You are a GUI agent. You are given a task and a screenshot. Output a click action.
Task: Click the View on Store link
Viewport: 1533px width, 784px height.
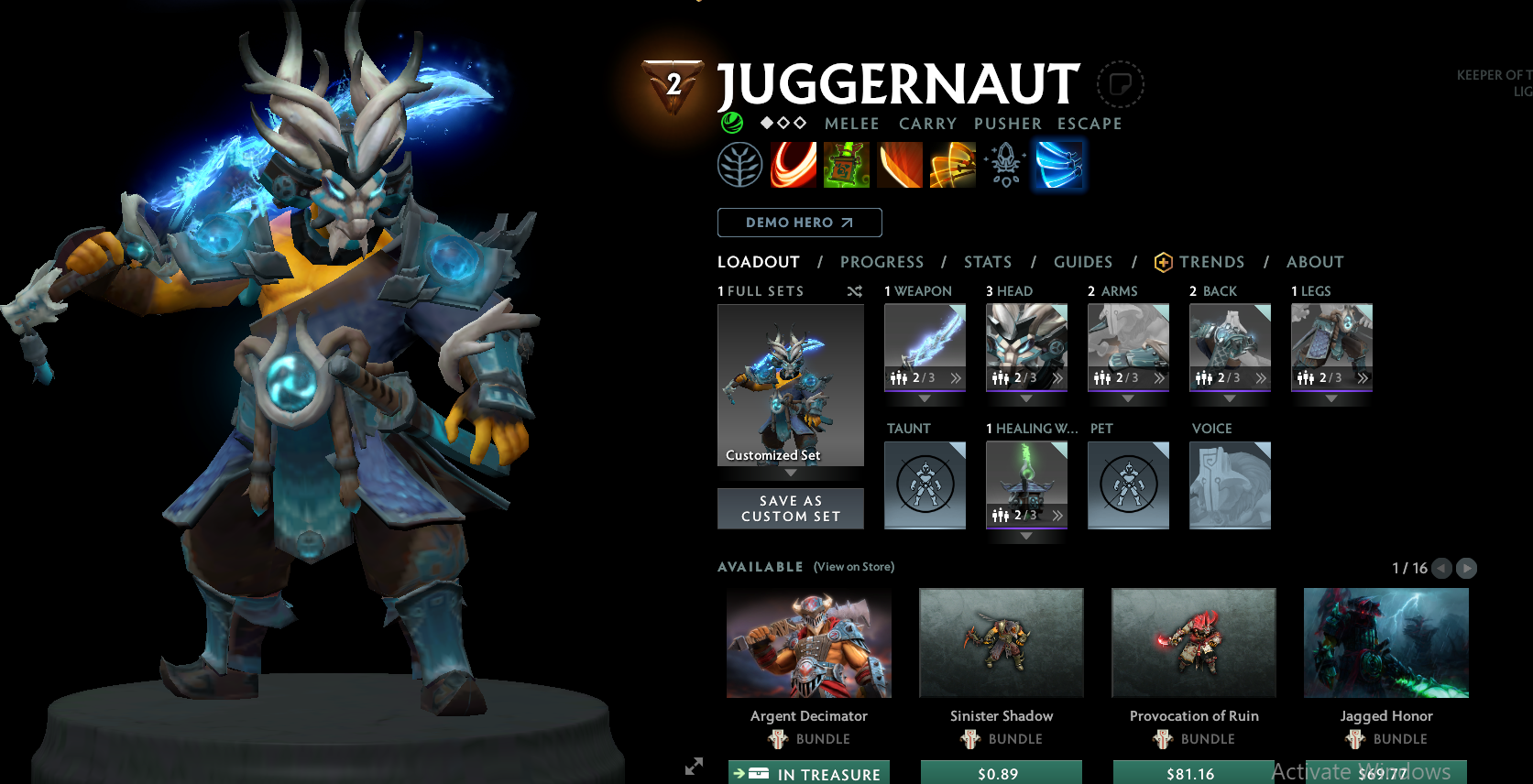pyautogui.click(x=853, y=567)
